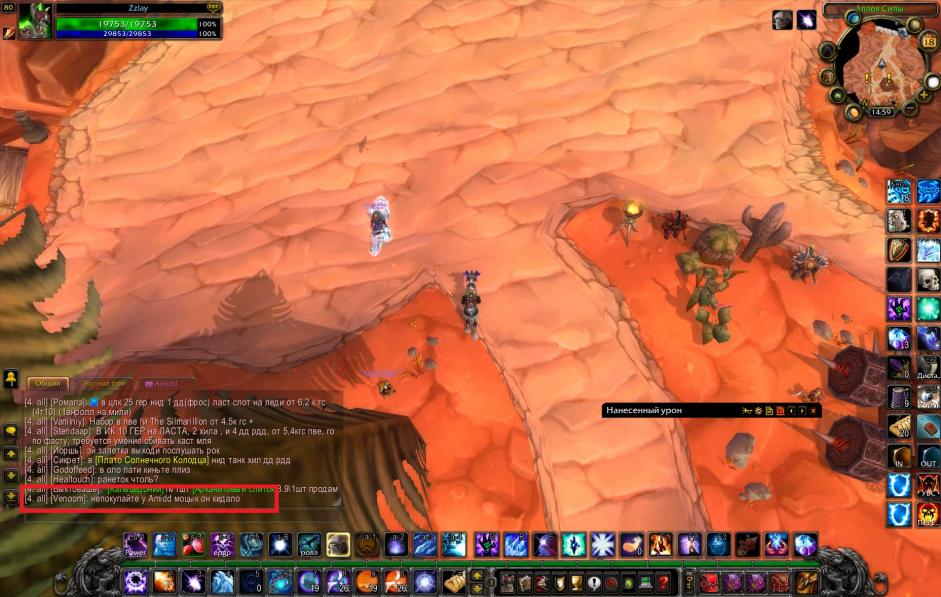The width and height of the screenshot is (941, 597).
Task: Click the chat speech bubble menu button
Action: pyautogui.click(x=11, y=430)
